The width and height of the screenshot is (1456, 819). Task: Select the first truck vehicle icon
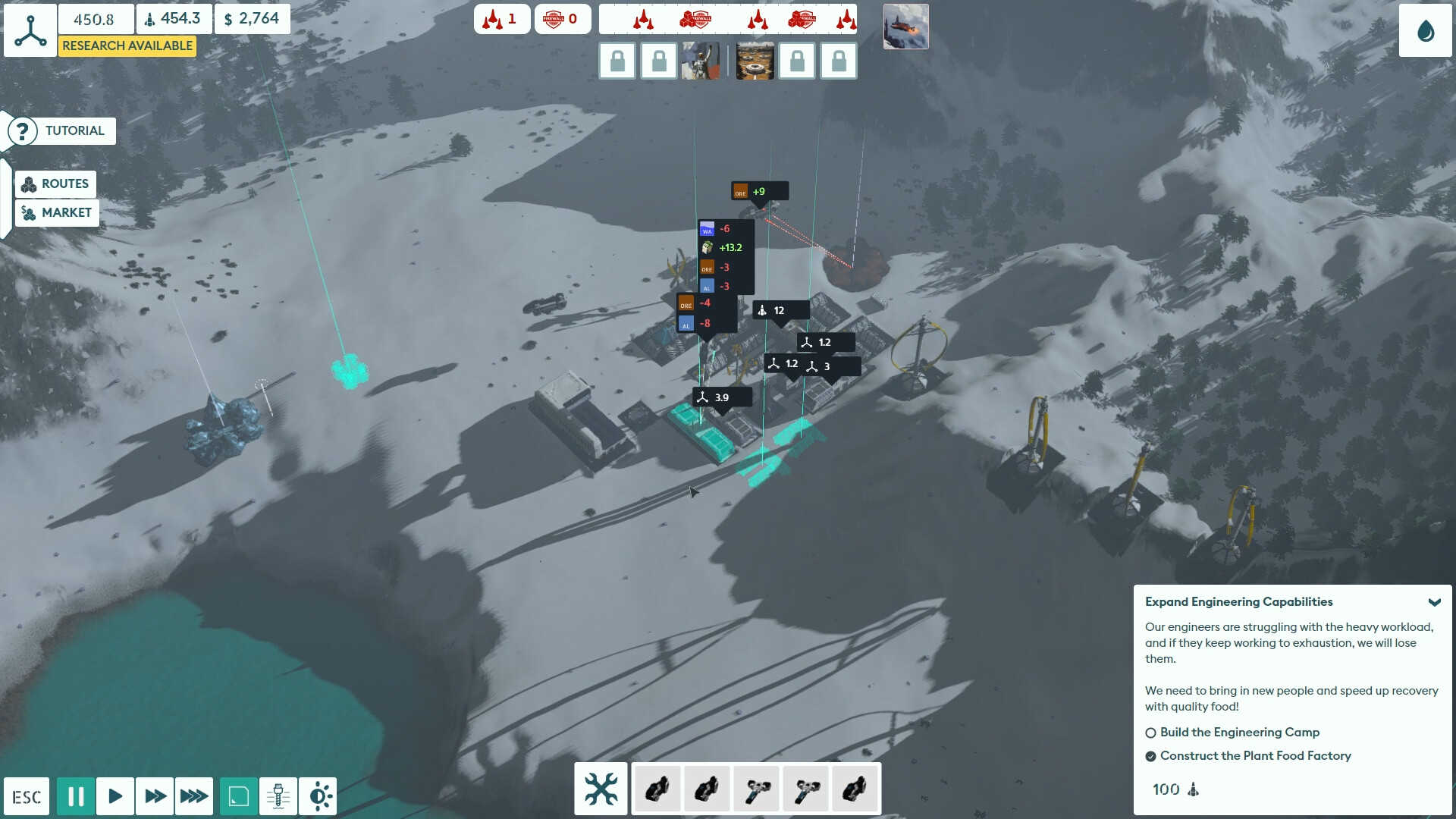(657, 789)
